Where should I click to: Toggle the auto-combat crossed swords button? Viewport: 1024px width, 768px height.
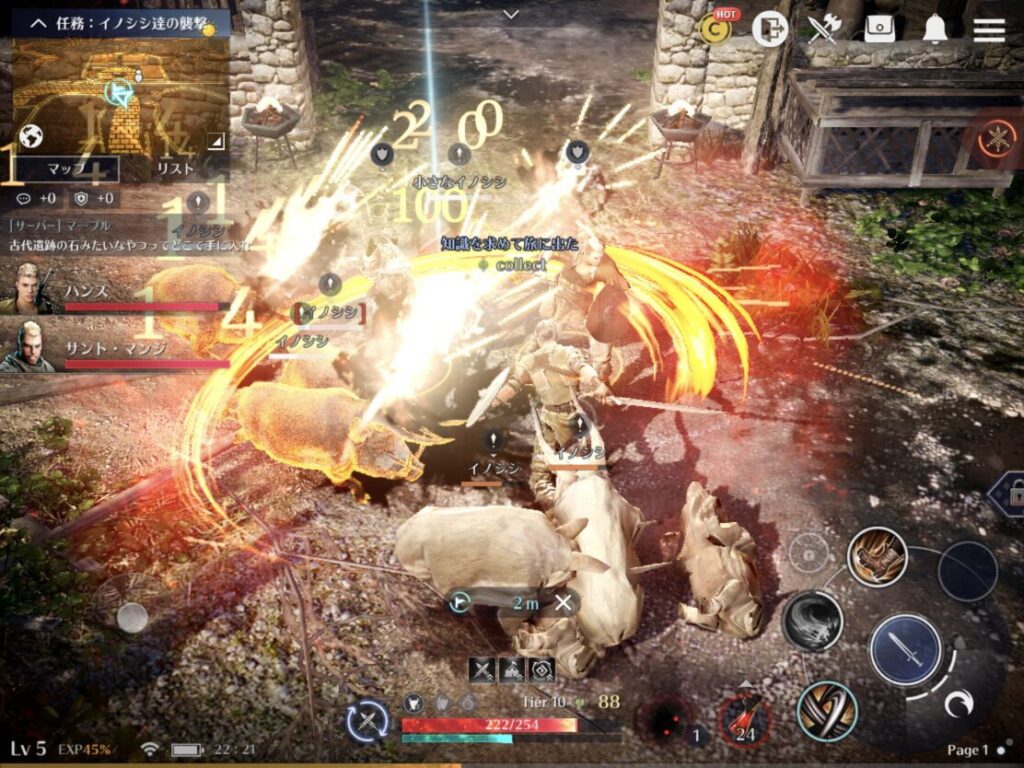367,721
